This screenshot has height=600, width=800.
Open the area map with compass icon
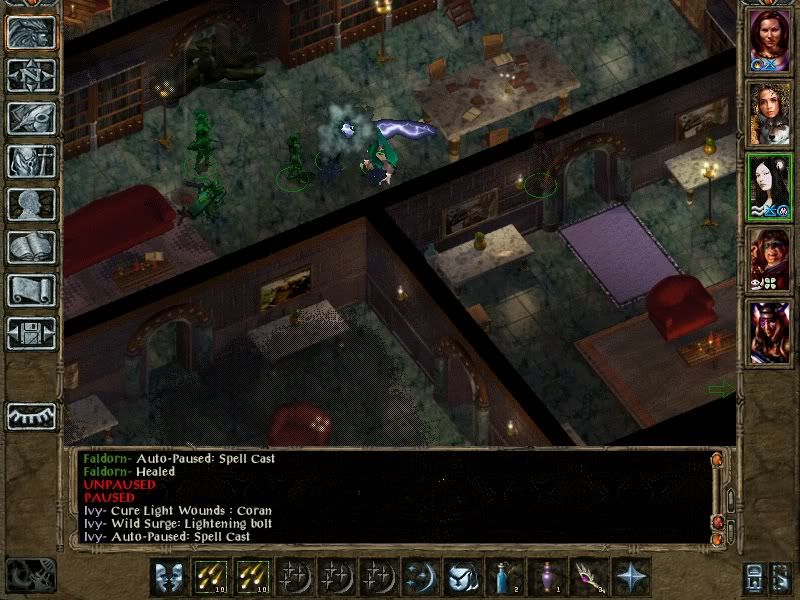pos(31,75)
